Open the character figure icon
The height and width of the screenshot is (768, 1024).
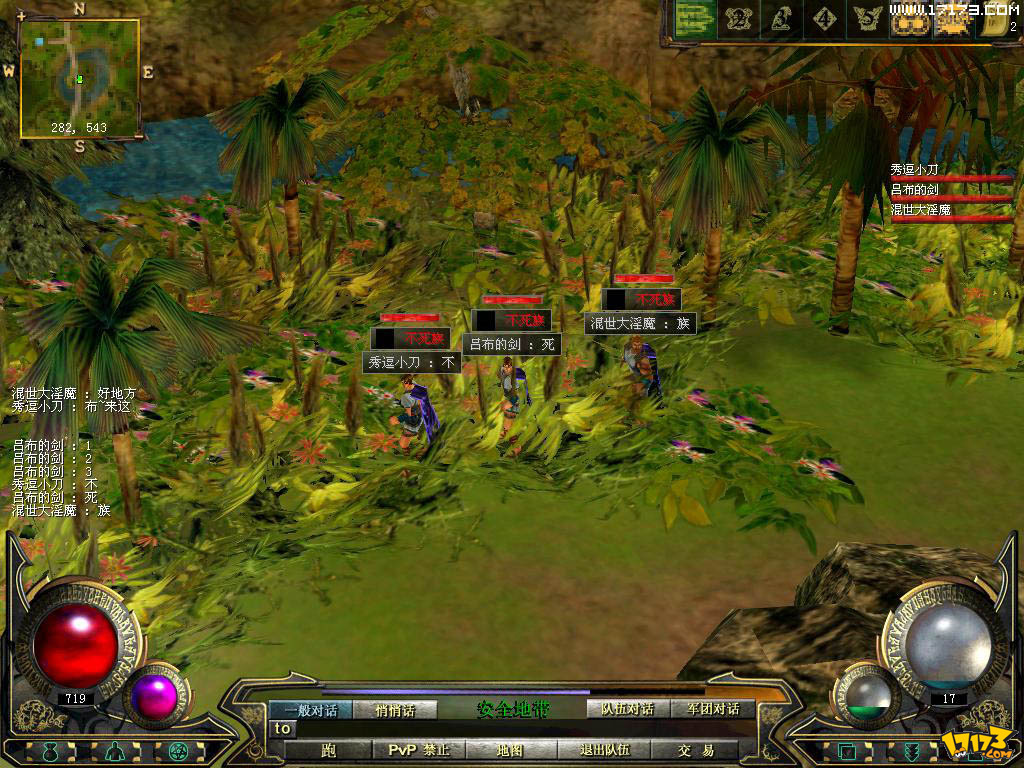[x=113, y=751]
